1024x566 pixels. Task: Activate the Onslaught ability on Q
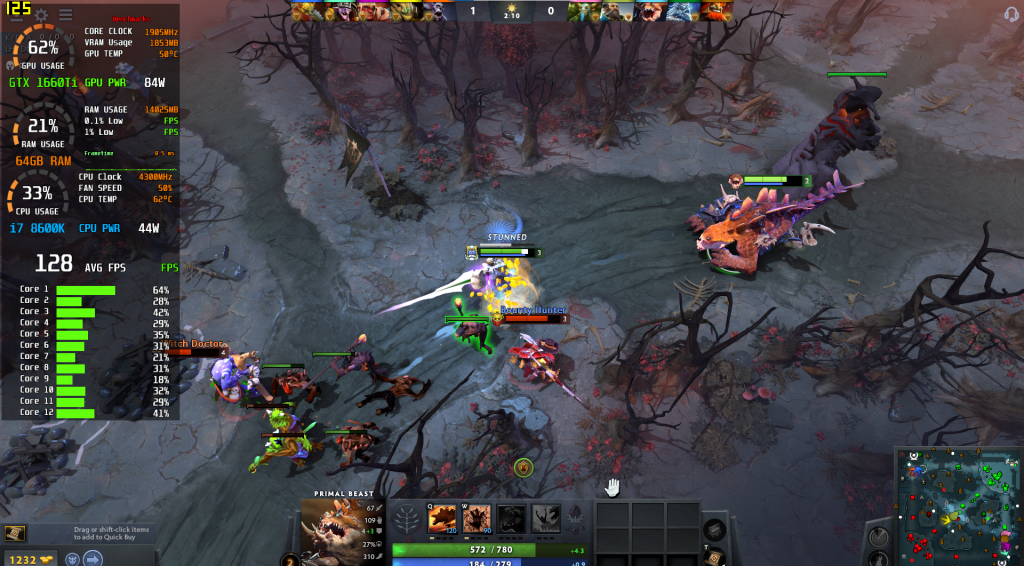point(442,518)
